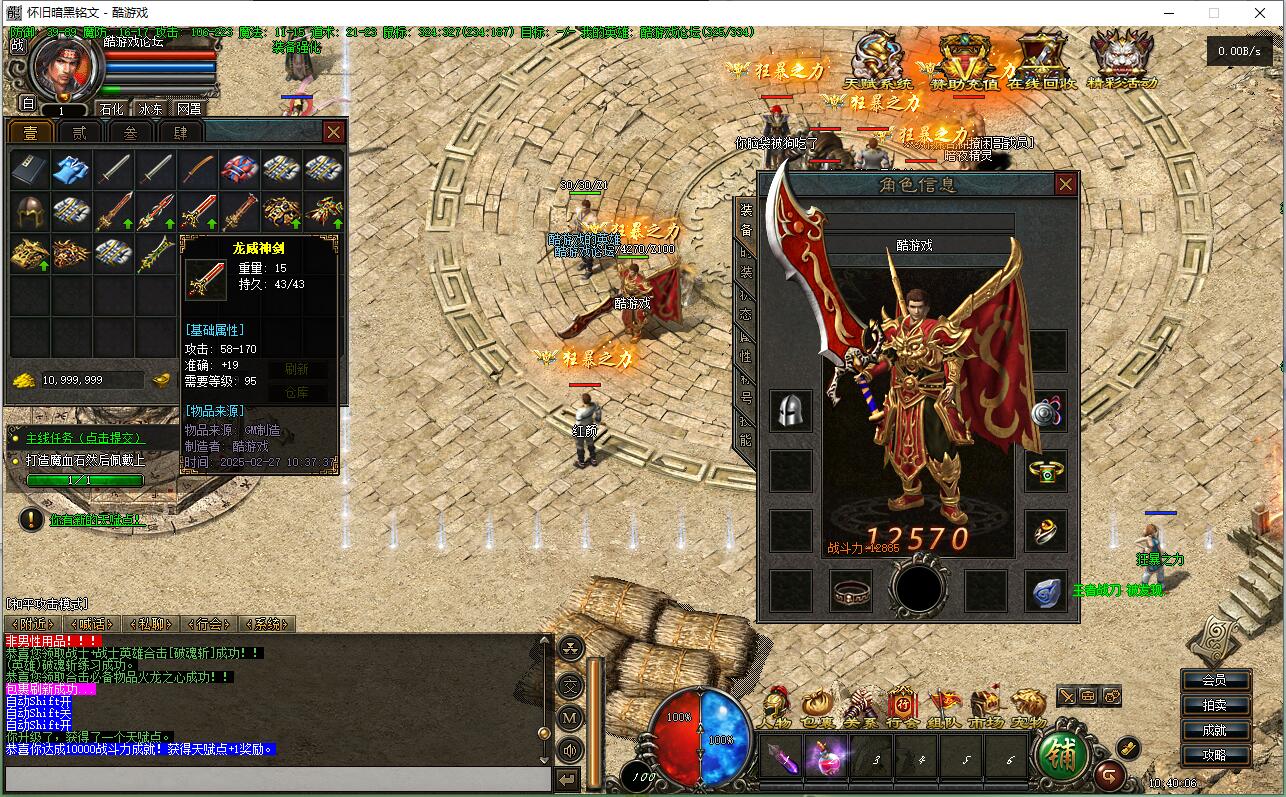1286x797 pixels.
Task: Open the 攻略 guide button
Action: pos(1214,755)
